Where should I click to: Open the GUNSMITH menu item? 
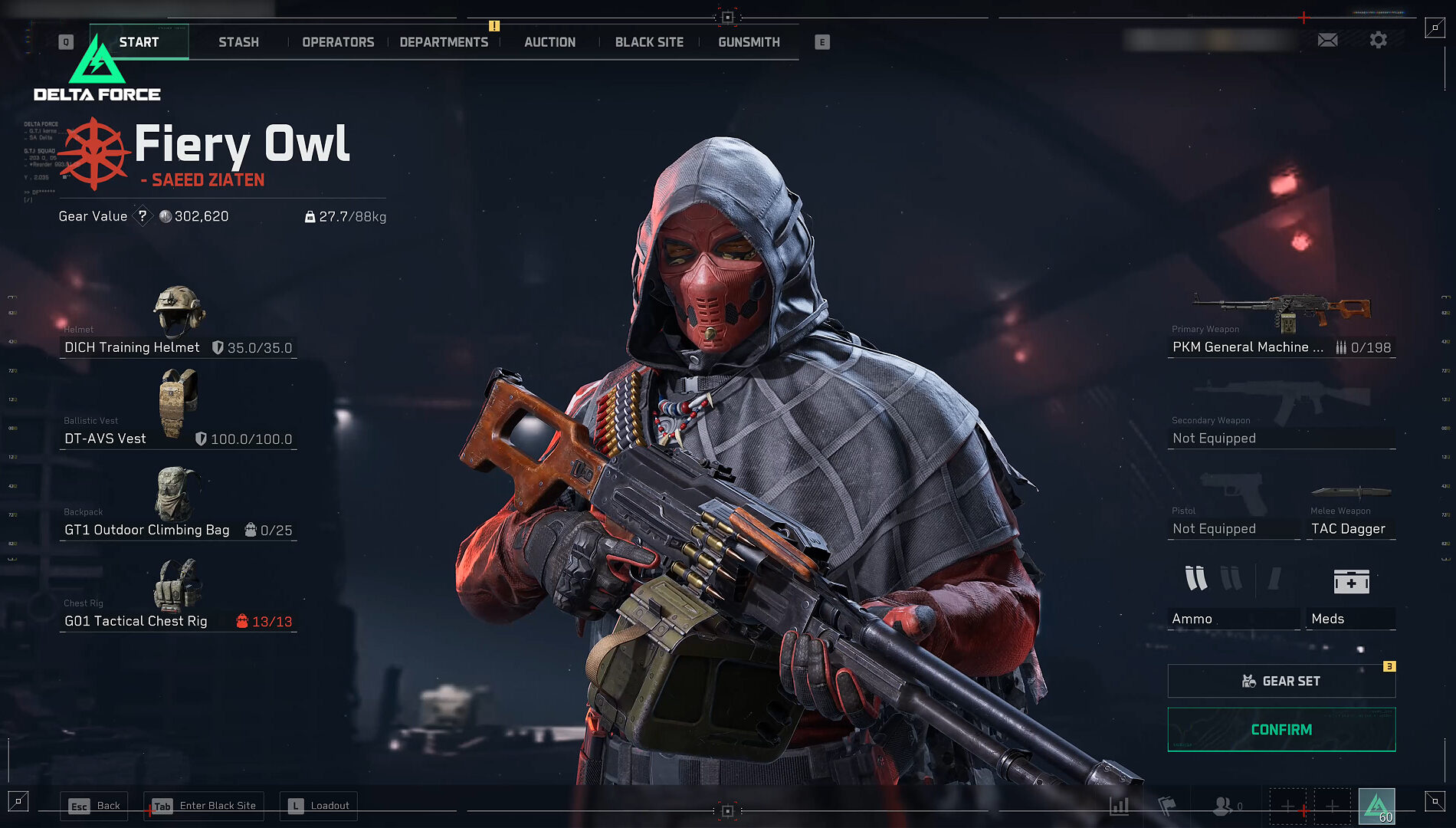tap(749, 42)
